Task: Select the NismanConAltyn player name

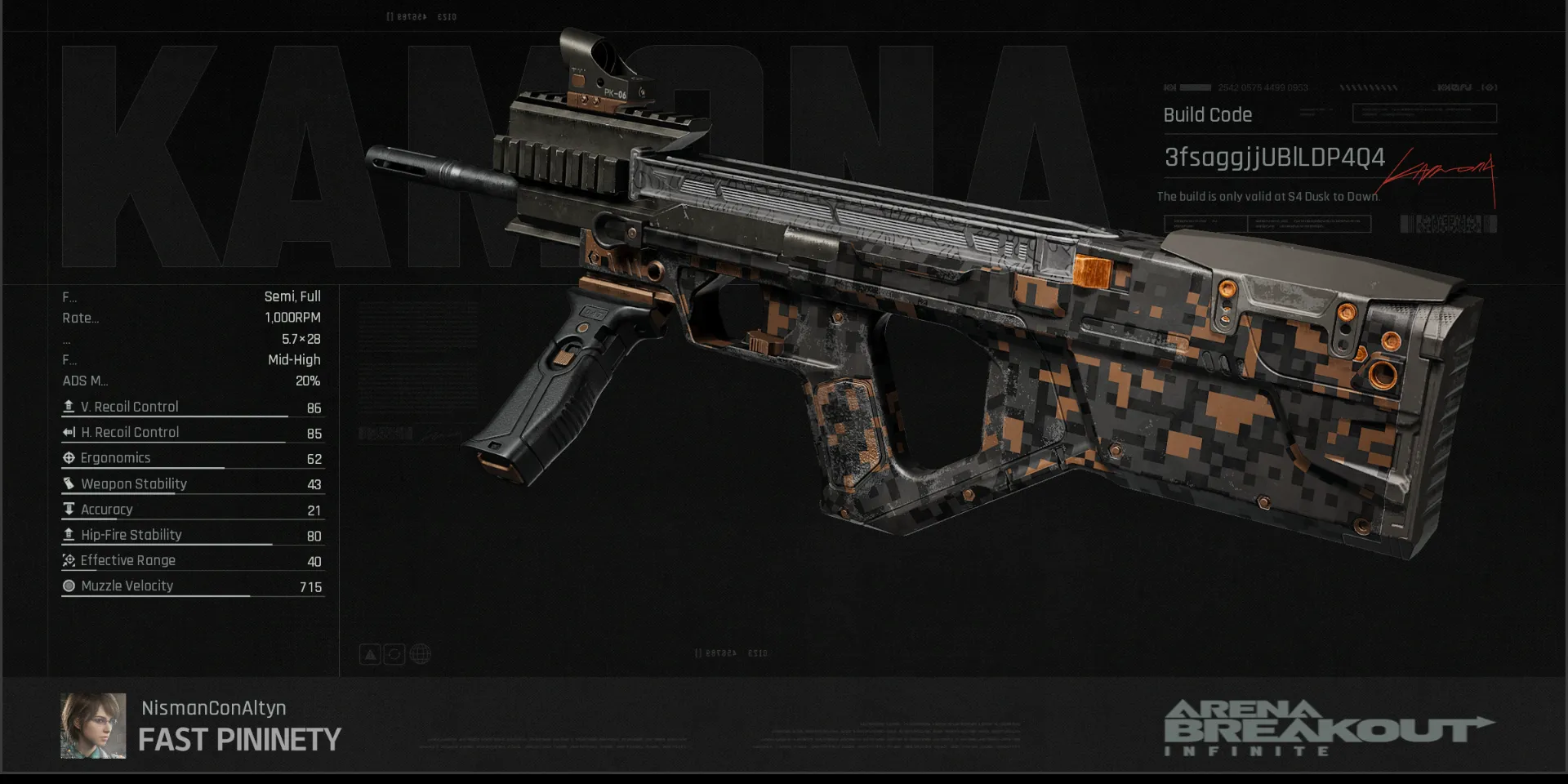Action: 213,707
